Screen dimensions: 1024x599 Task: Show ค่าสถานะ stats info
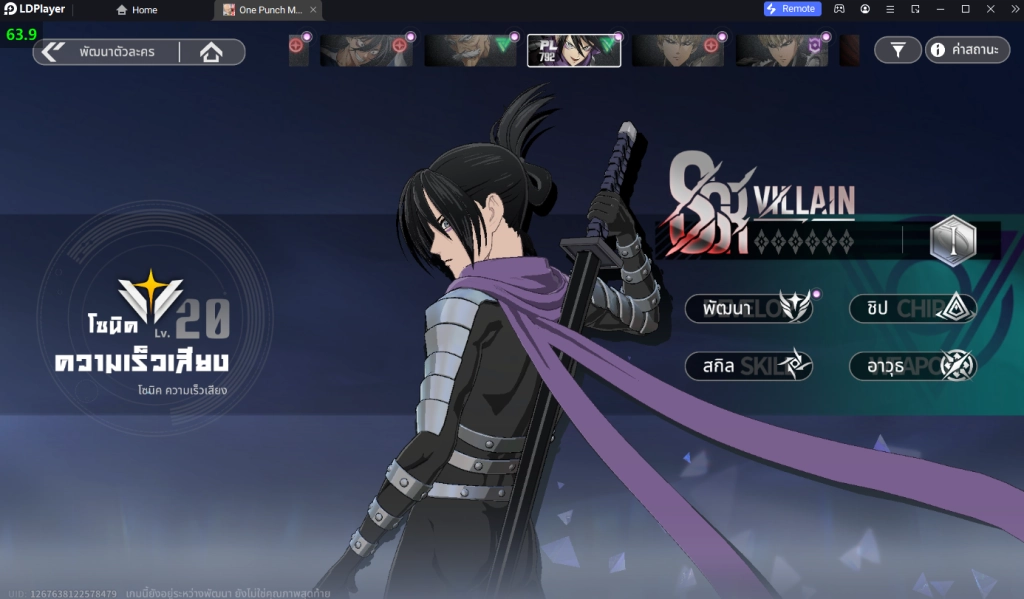(x=967, y=50)
